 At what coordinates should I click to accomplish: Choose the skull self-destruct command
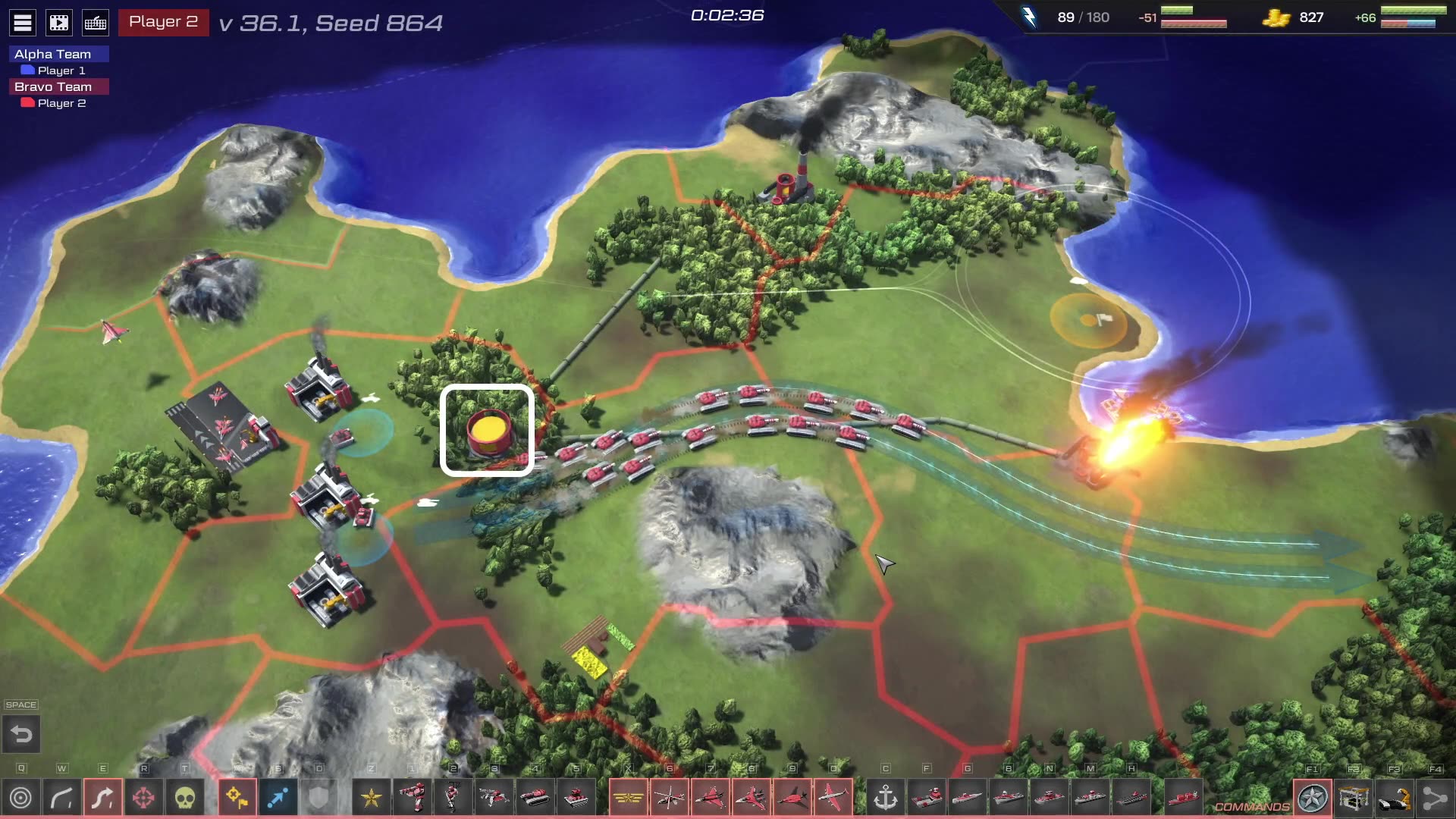click(x=184, y=798)
